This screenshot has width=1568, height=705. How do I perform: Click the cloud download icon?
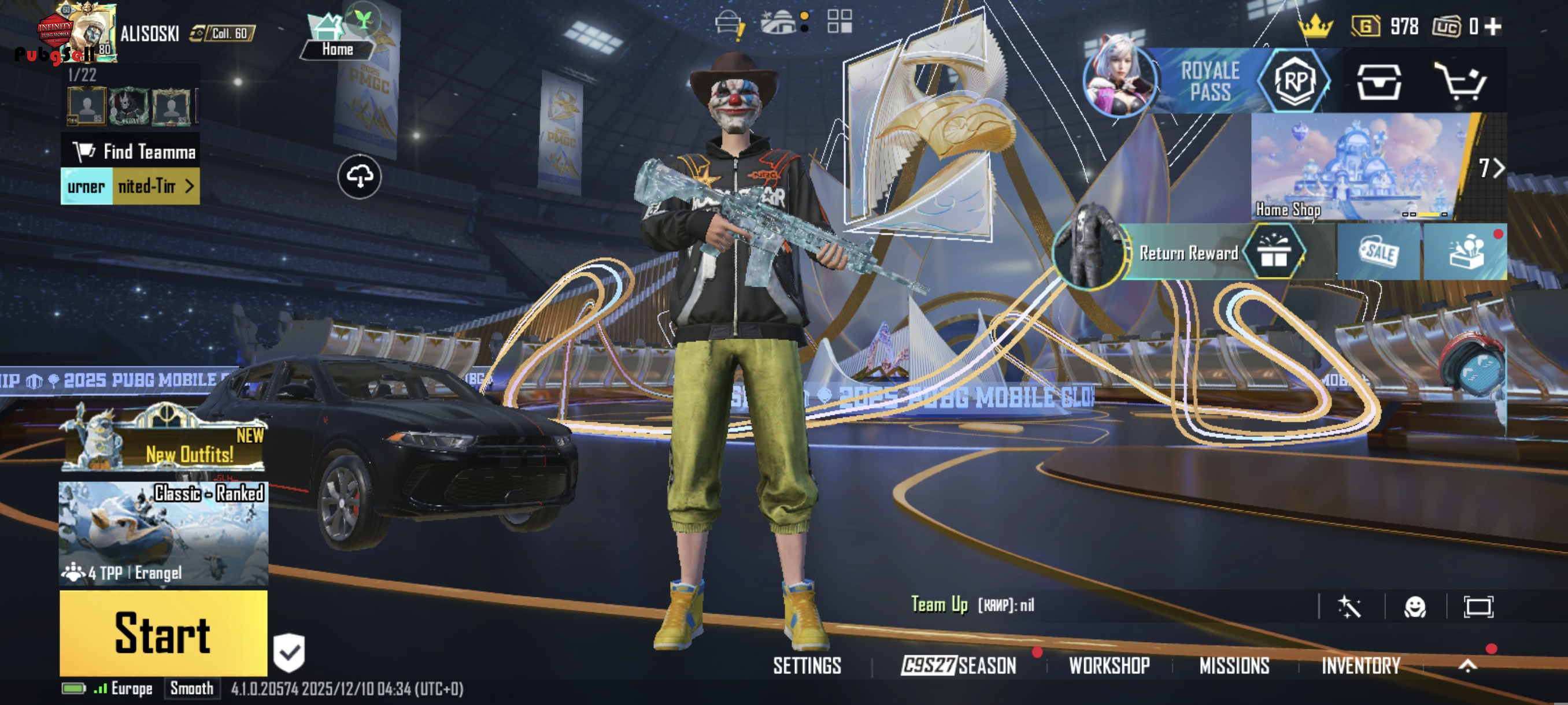point(360,176)
